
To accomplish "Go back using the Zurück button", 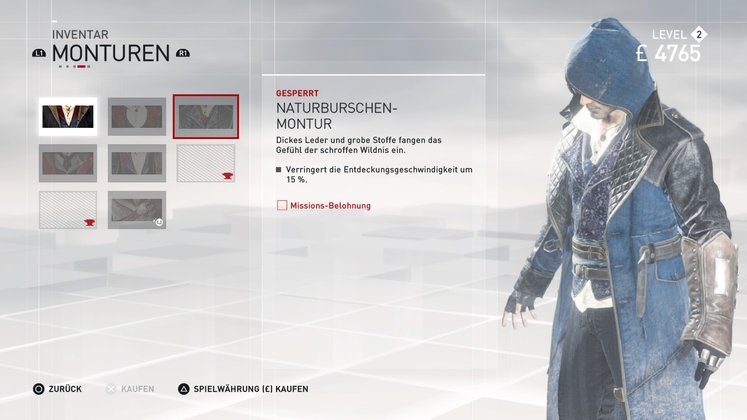I will coord(58,388).
